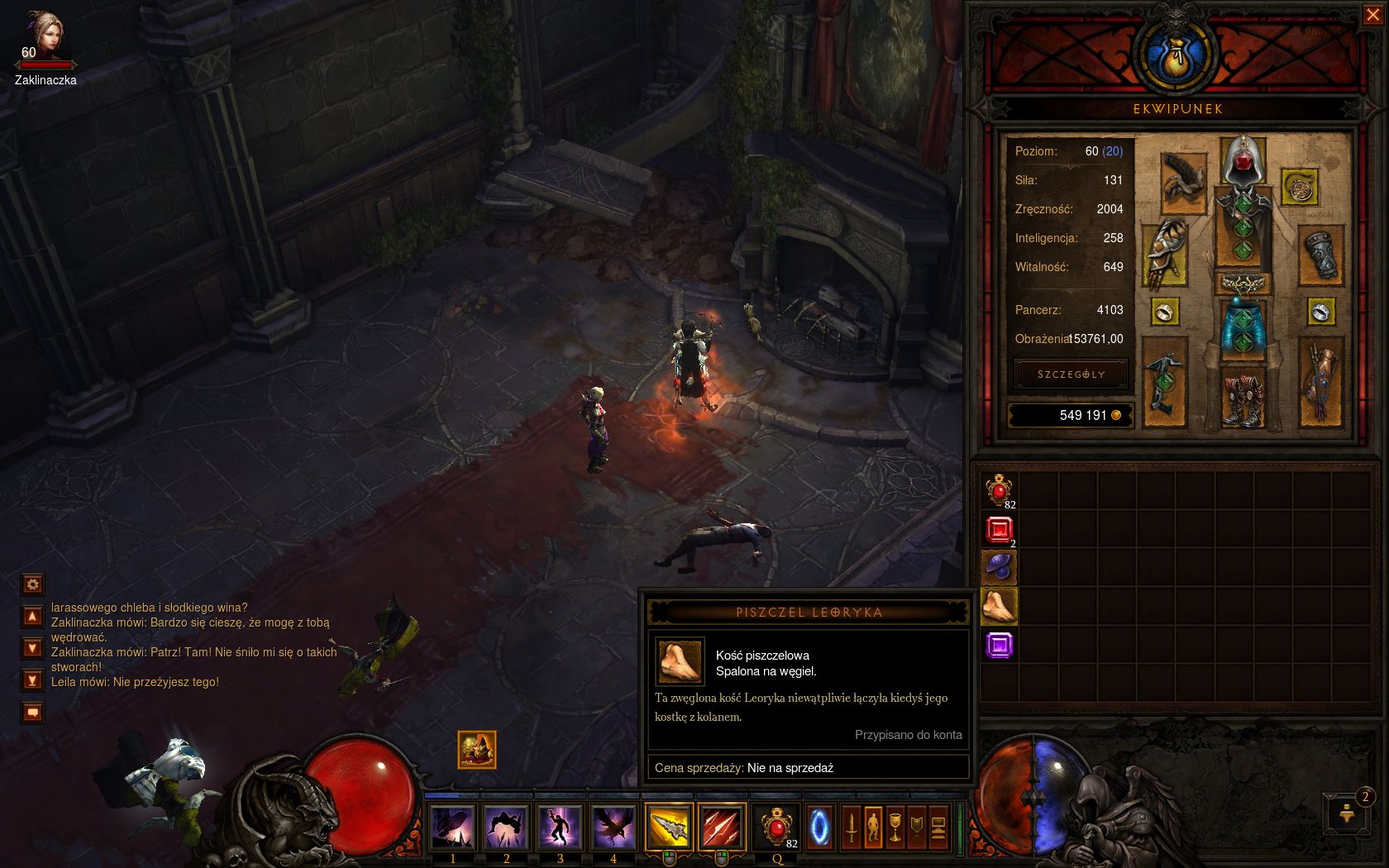The image size is (1389, 868).
Task: Close the Ekwipunek inventory panel
Action: click(1372, 14)
